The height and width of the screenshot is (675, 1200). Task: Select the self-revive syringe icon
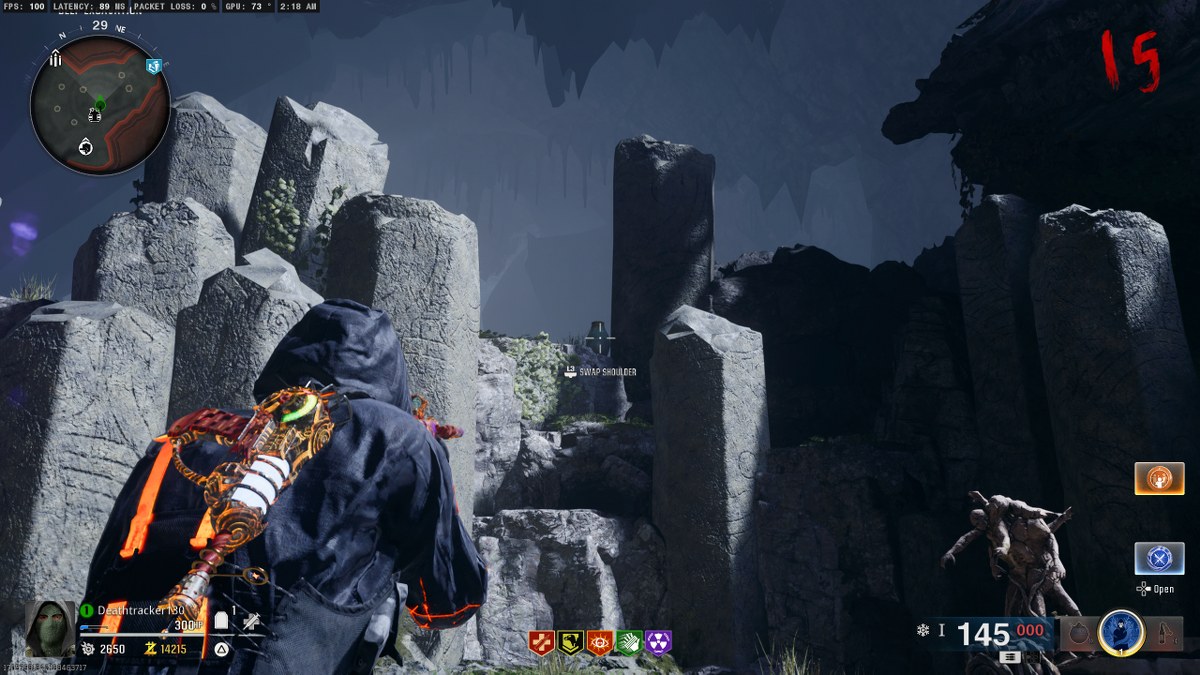click(x=253, y=622)
